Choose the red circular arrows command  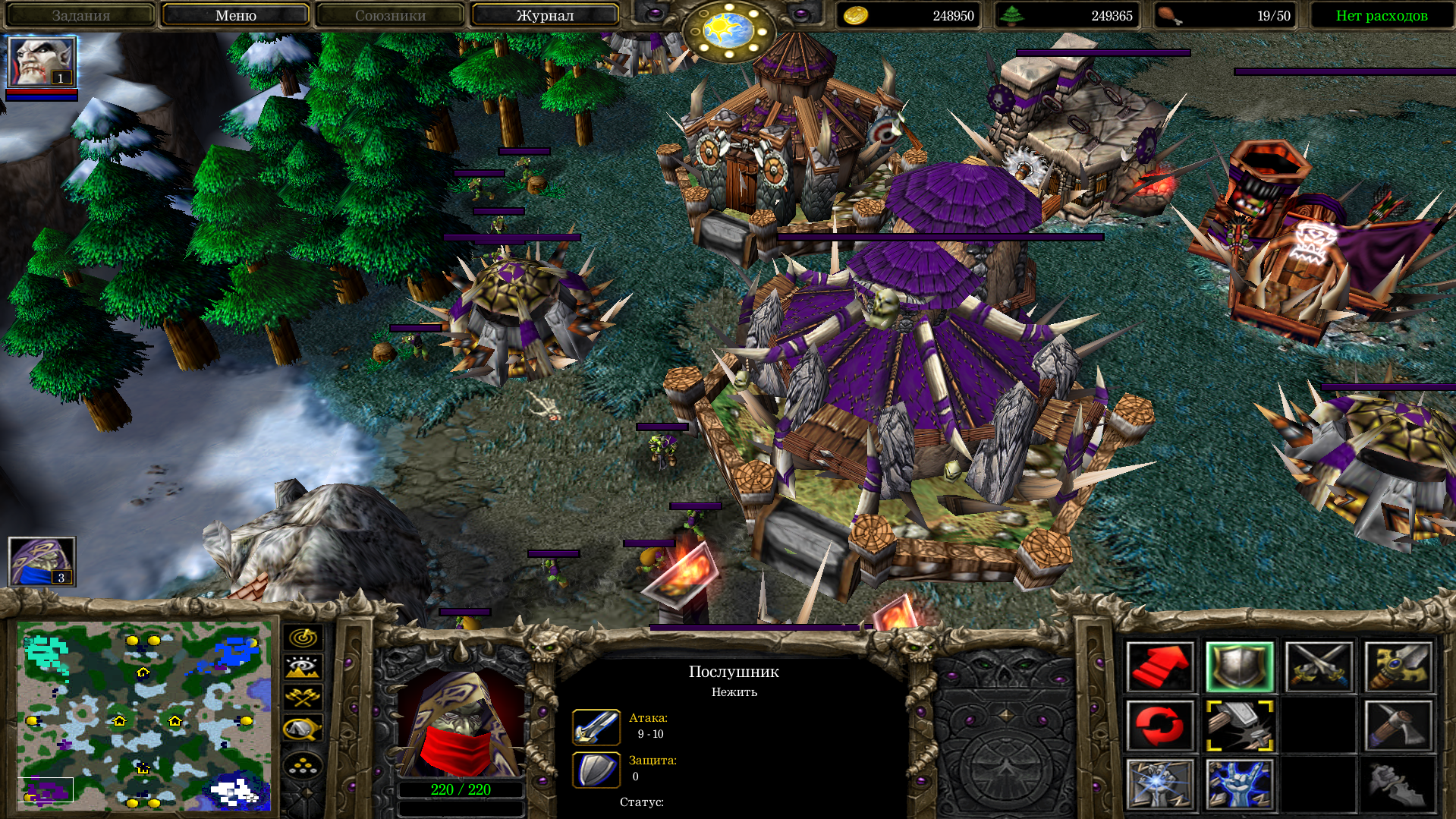tap(1160, 726)
